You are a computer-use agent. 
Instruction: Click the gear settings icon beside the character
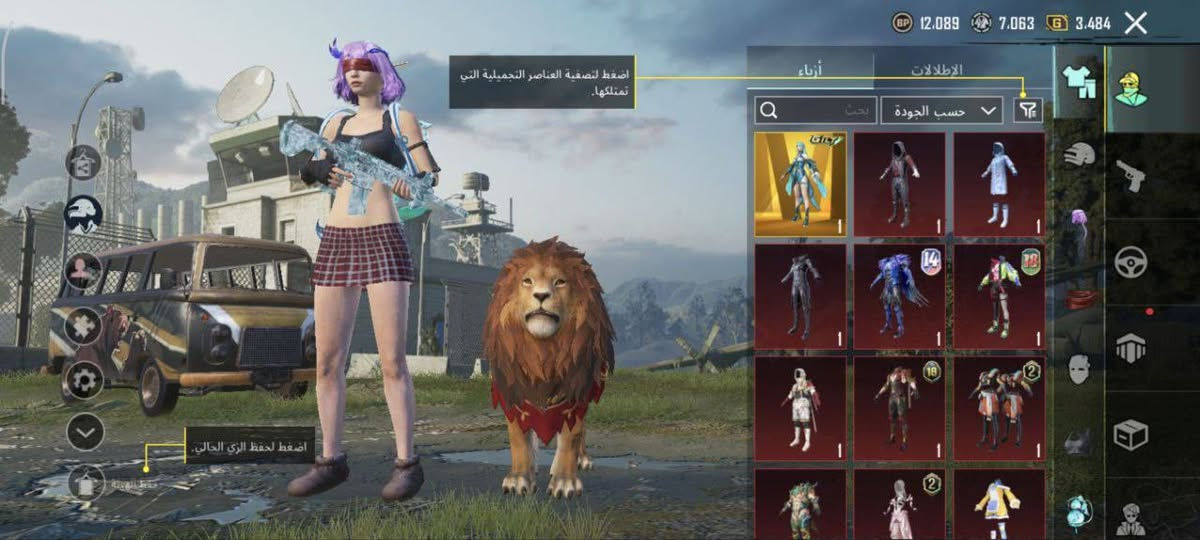tap(84, 379)
